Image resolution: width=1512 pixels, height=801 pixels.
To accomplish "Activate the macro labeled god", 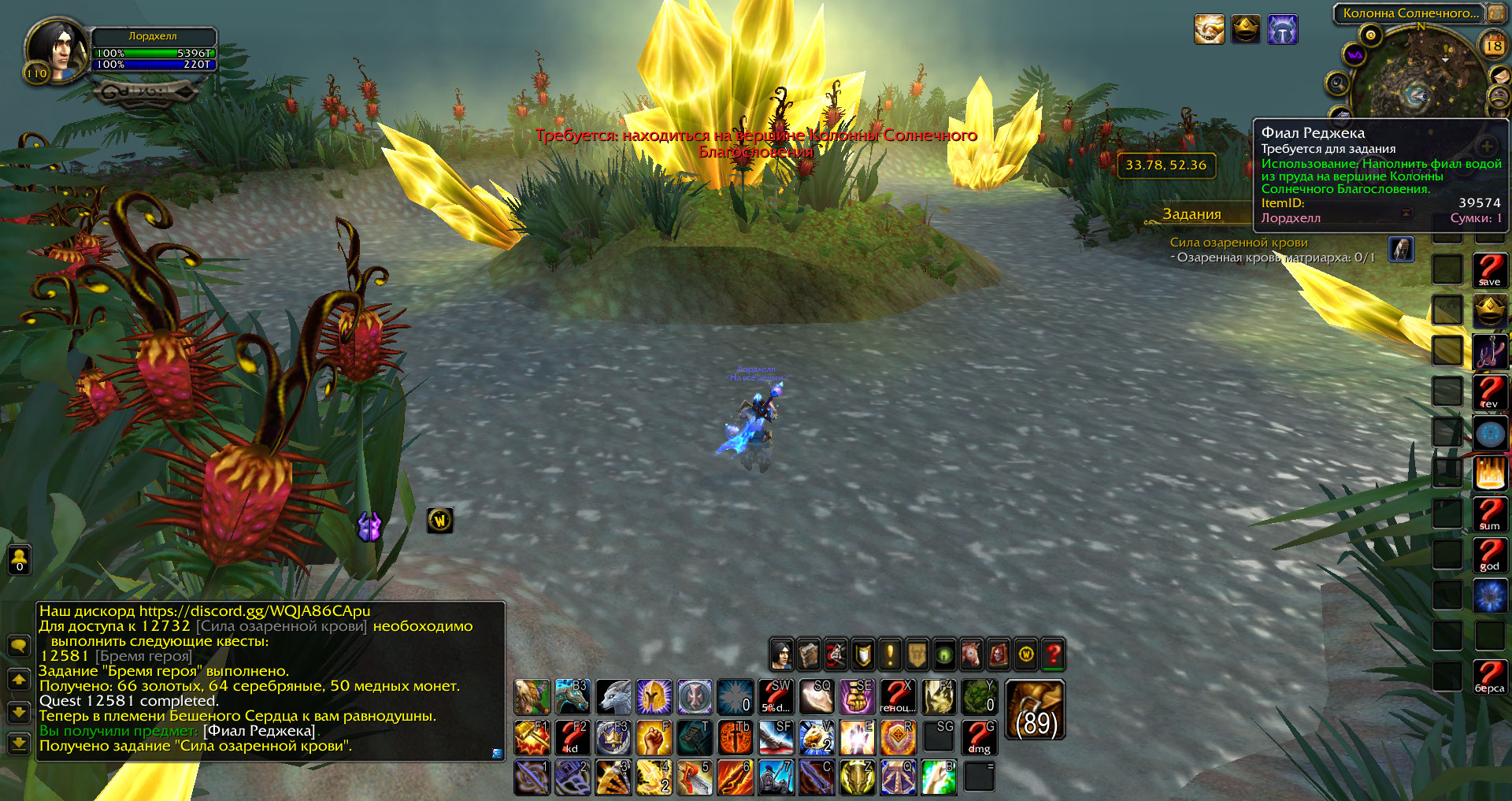I will point(1489,554).
